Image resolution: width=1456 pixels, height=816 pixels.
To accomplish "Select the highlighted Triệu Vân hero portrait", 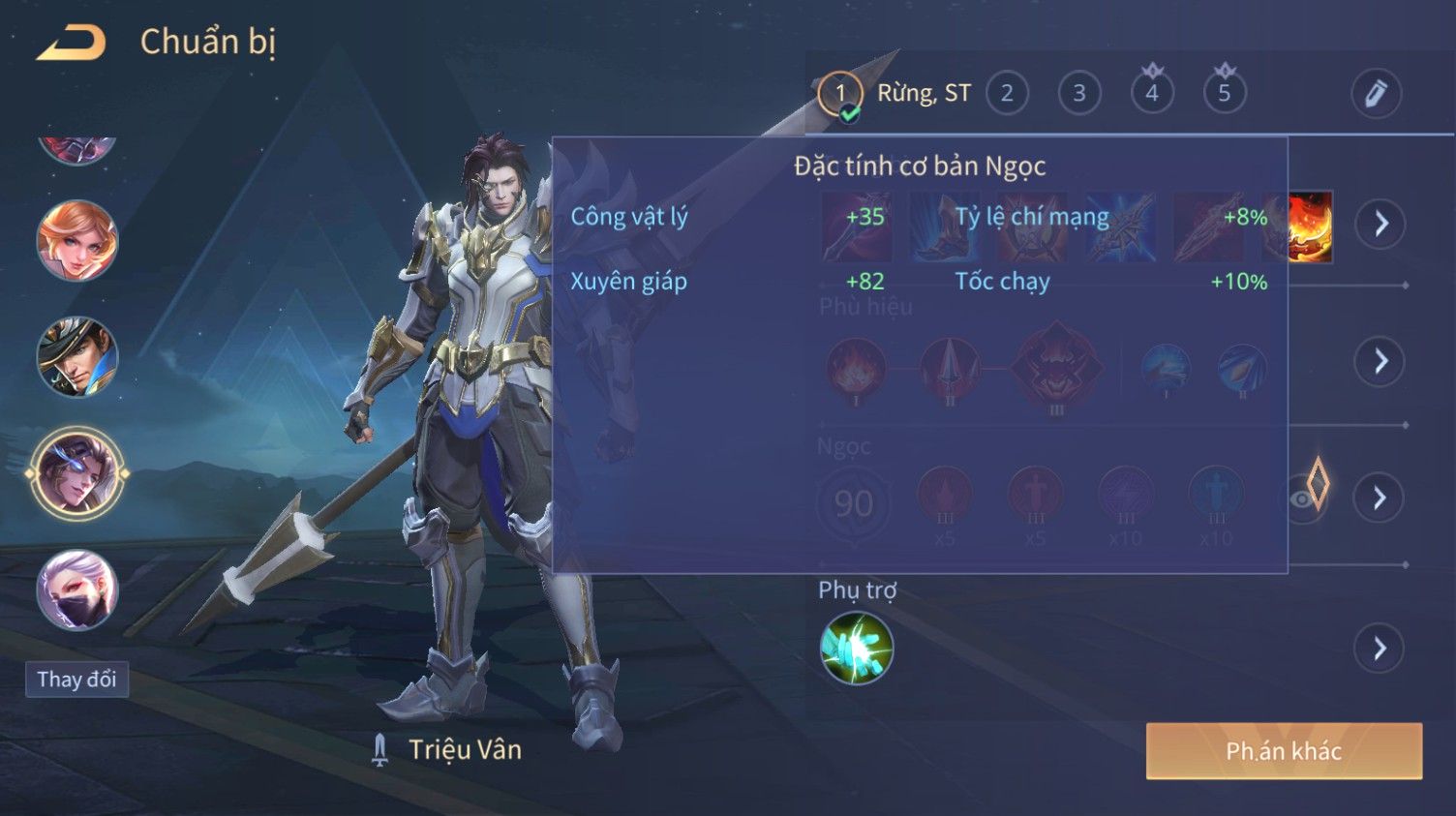I will click(x=77, y=474).
